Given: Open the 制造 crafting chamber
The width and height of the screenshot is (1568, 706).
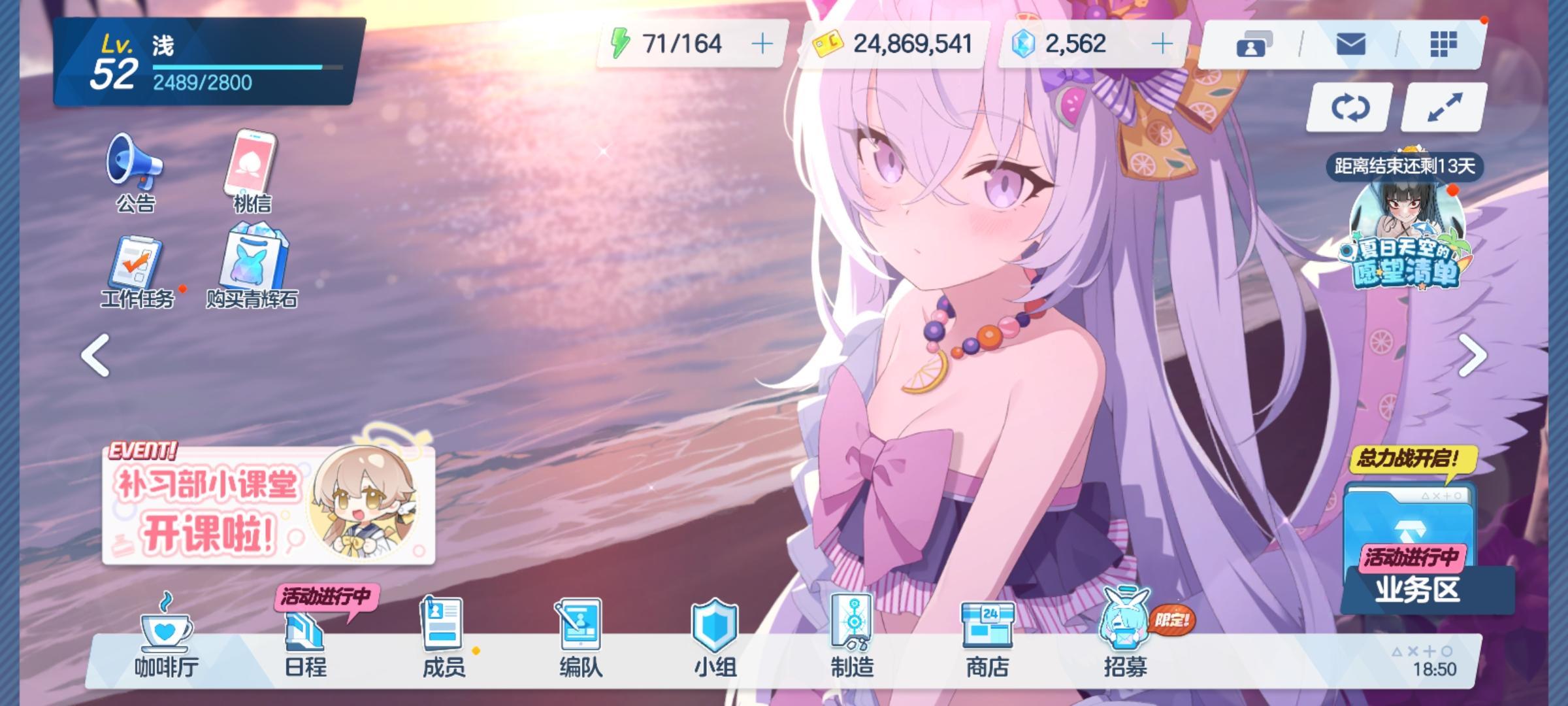Looking at the screenshot, I should tap(853, 644).
